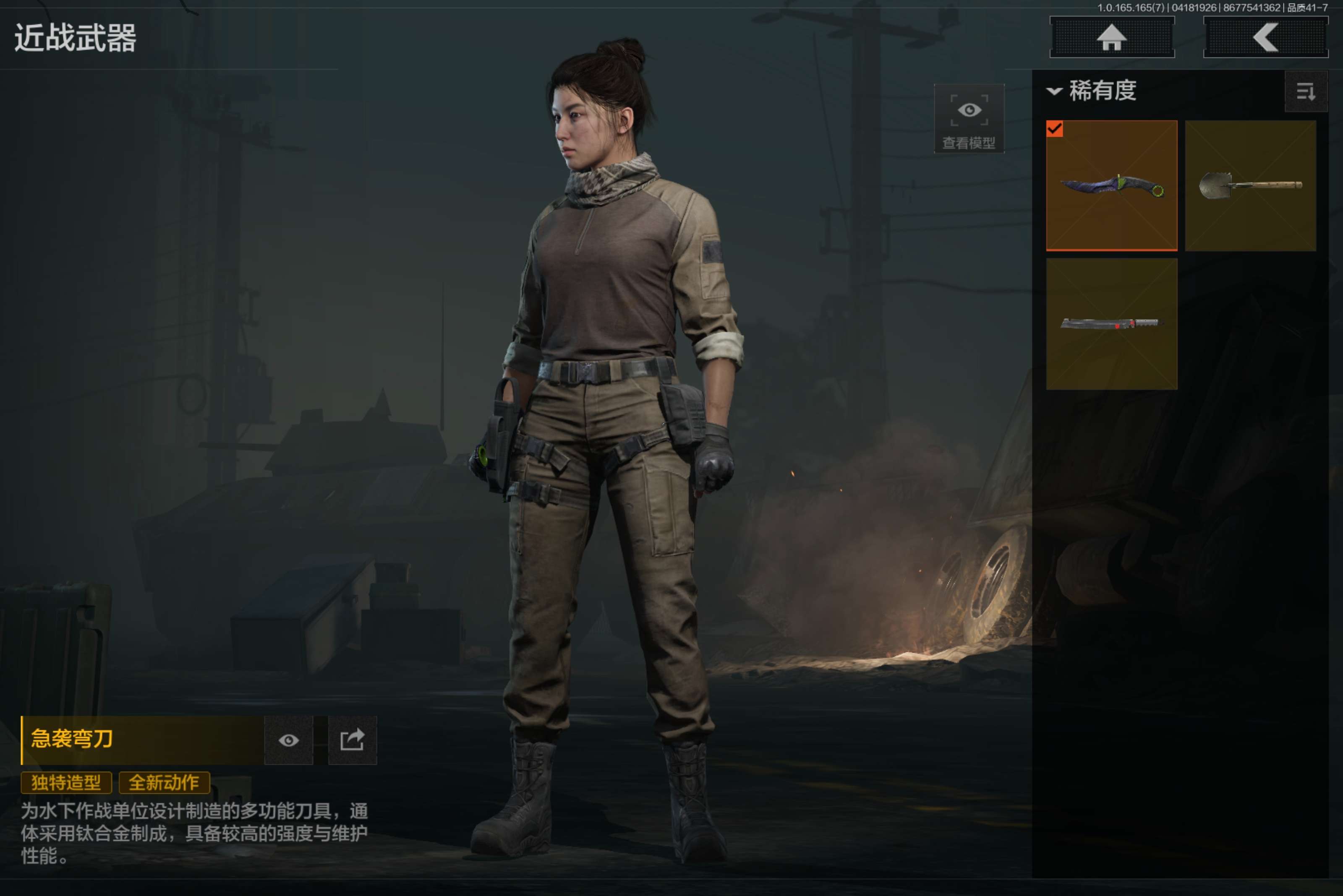The image size is (1343, 896).
Task: Open the 查看模型 model viewer
Action: [969, 119]
